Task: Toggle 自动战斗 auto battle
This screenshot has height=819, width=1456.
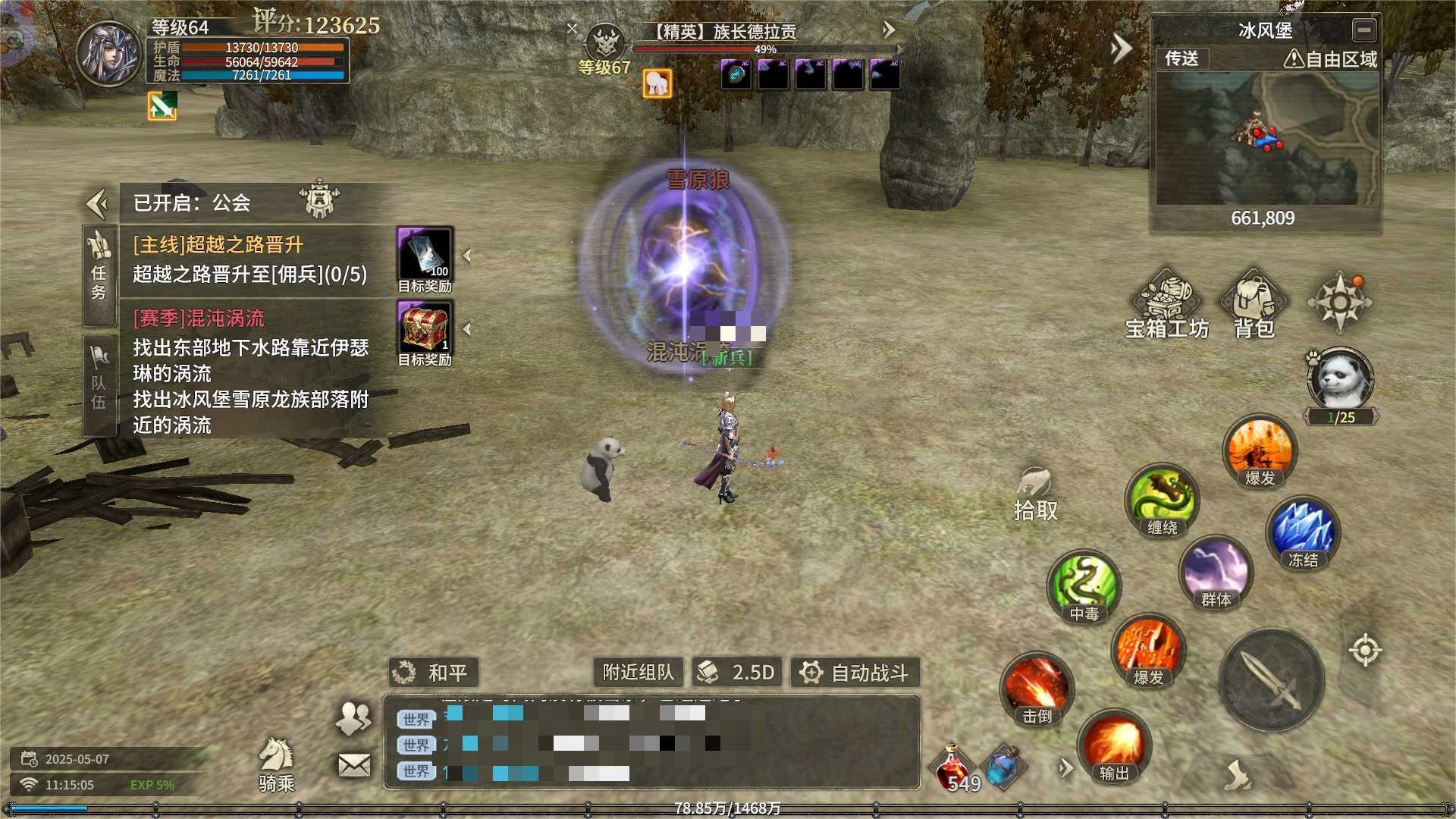Action: pyautogui.click(x=855, y=673)
